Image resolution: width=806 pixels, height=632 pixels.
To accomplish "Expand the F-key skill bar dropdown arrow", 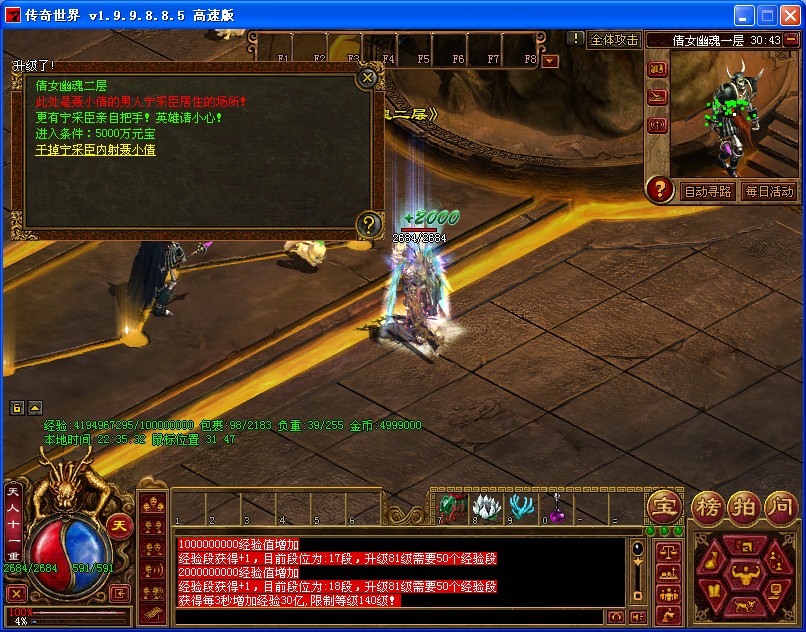I will tap(550, 61).
